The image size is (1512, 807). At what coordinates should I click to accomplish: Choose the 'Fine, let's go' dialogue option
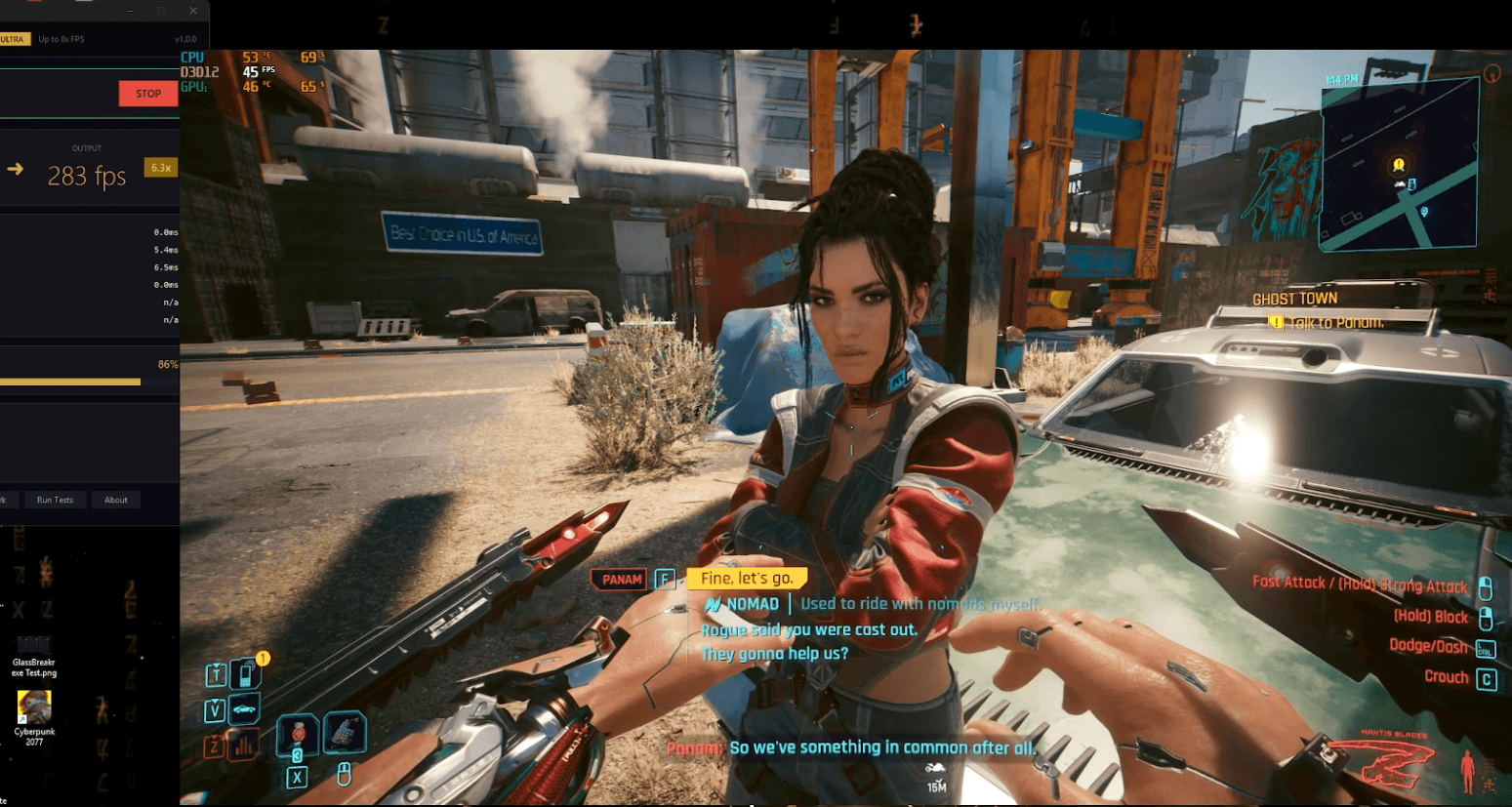pos(748,578)
